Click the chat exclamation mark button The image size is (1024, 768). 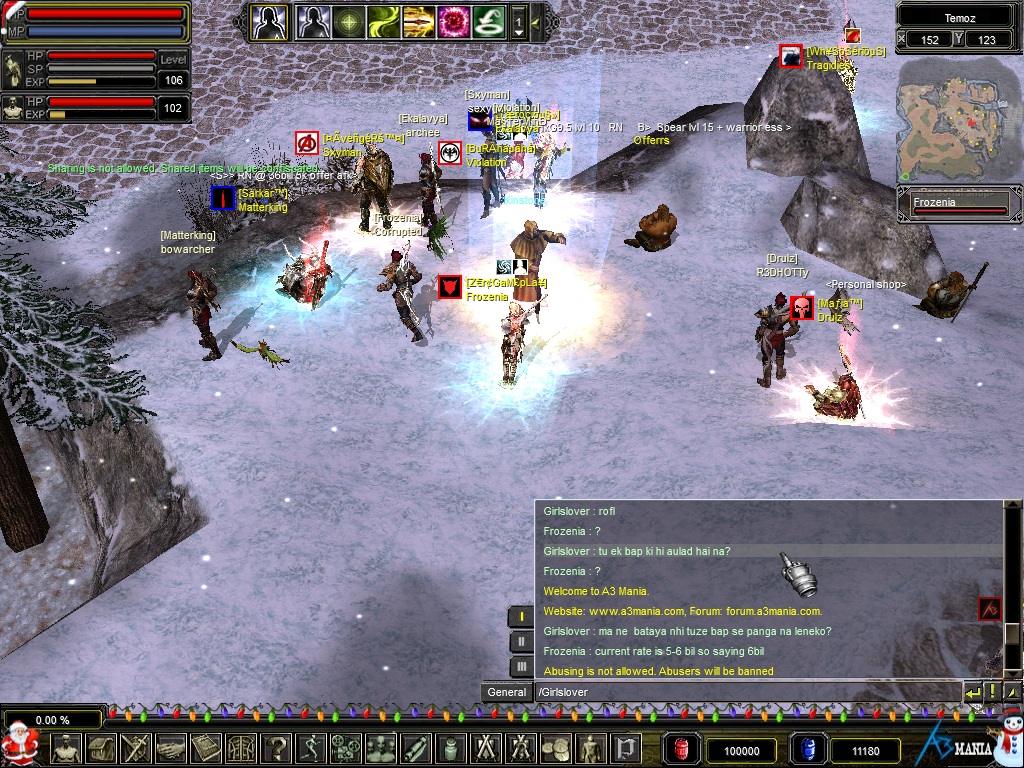pyautogui.click(x=992, y=692)
